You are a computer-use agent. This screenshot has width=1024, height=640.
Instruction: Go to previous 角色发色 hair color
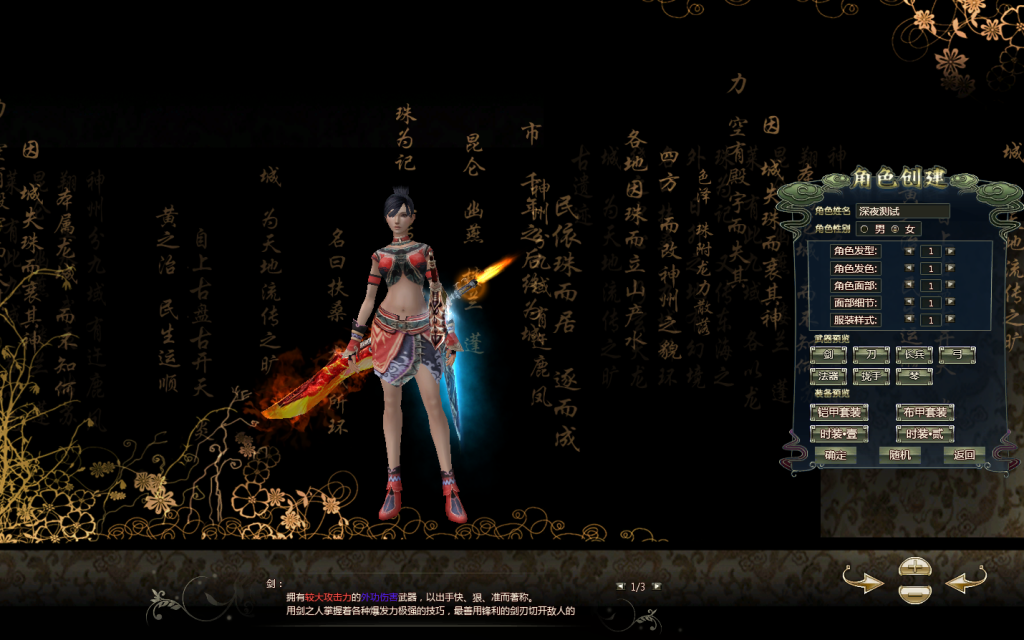(x=909, y=268)
